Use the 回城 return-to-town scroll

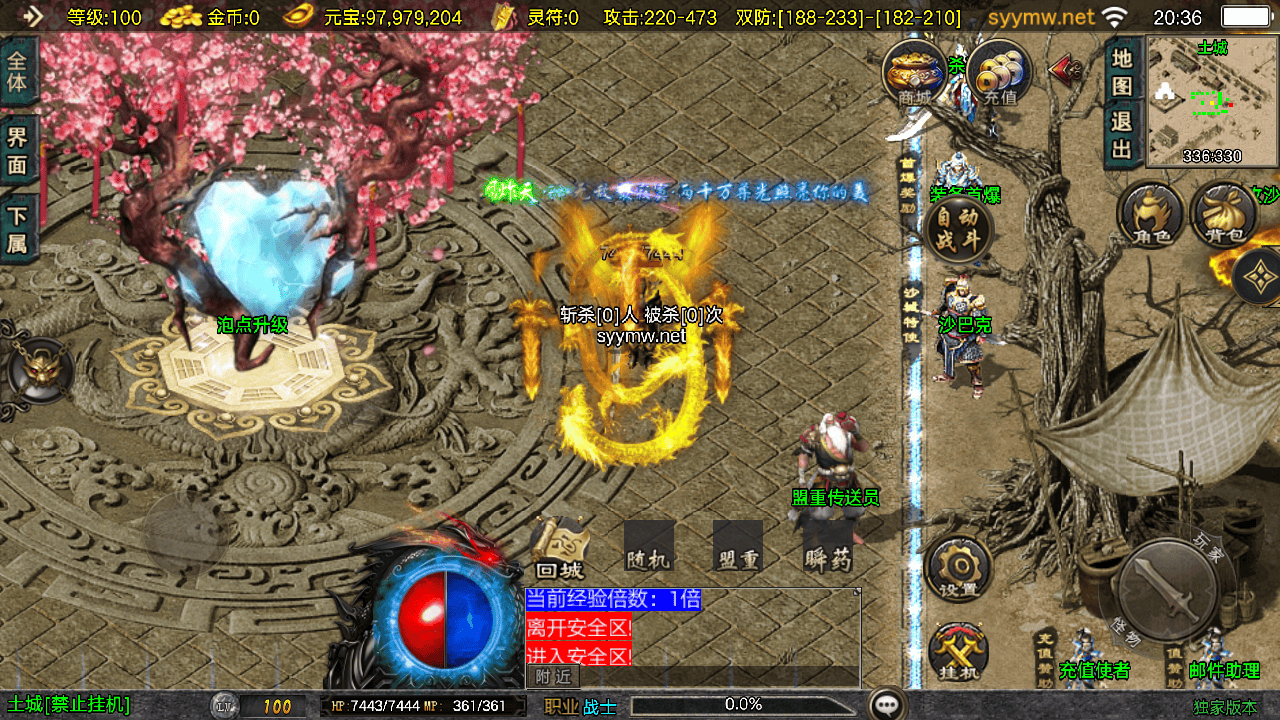[559, 548]
